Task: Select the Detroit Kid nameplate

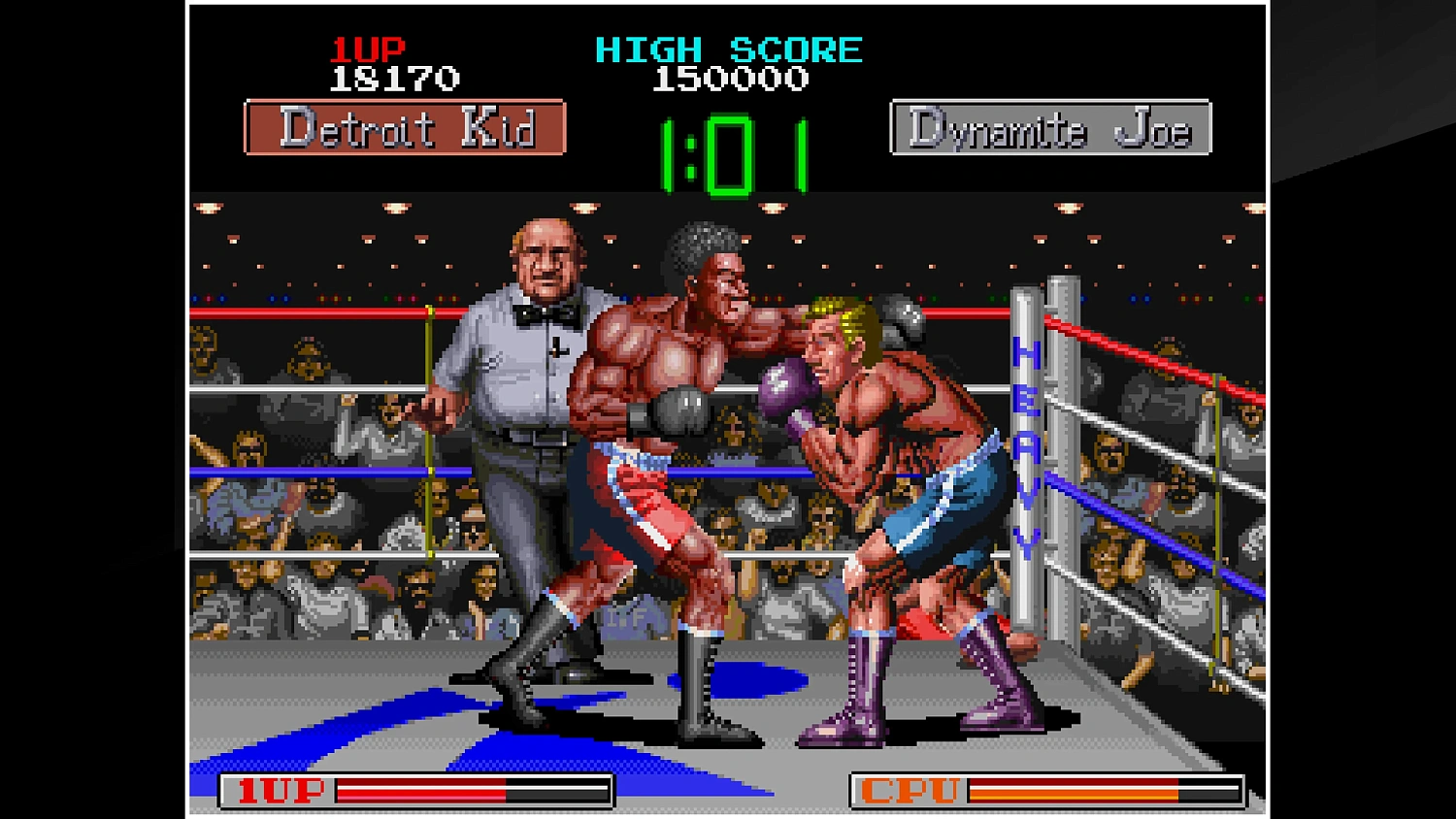Action: pos(406,129)
